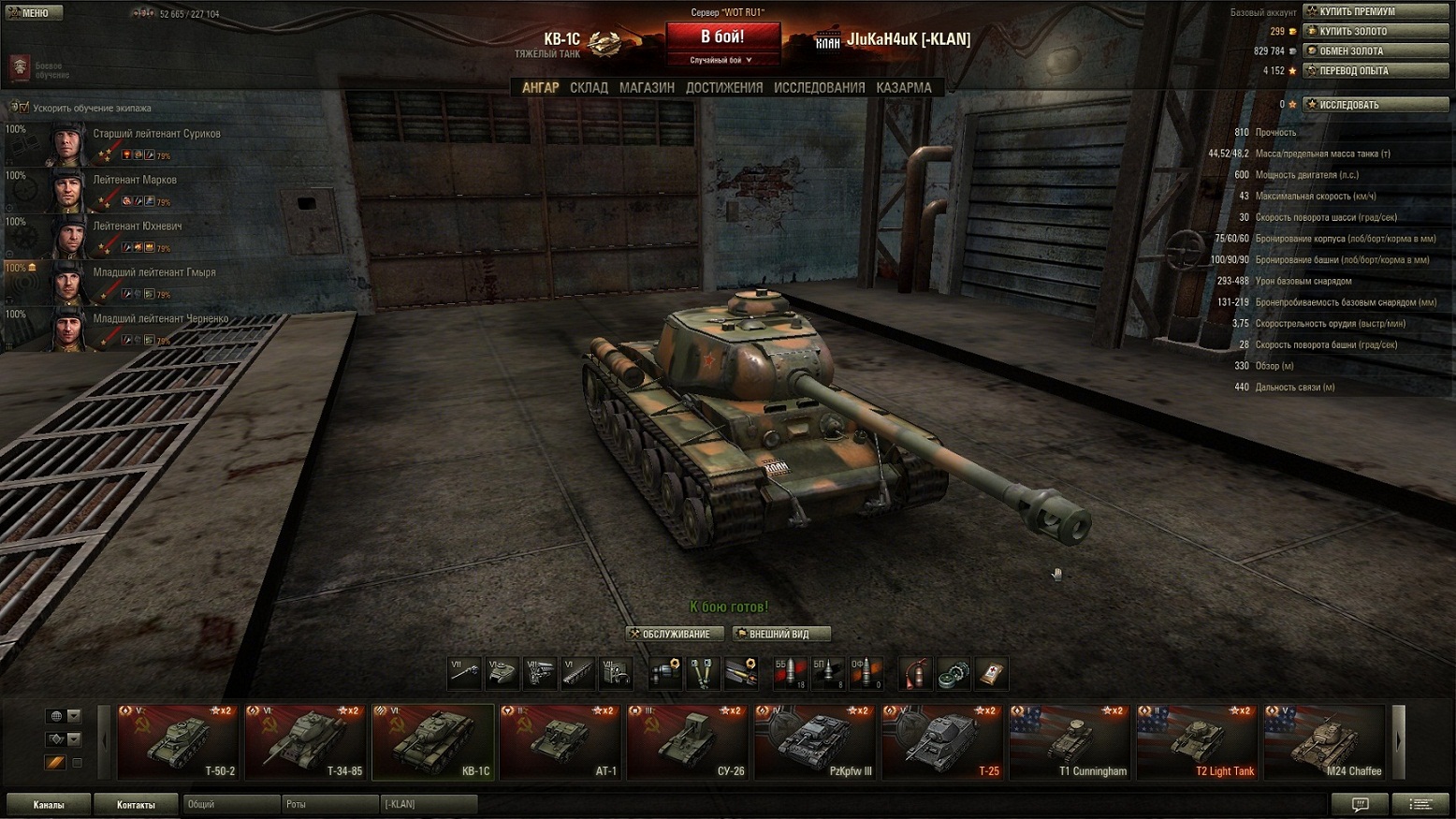Start battle with the В бой! button
Screen dimensions: 1456x819
coord(722,38)
